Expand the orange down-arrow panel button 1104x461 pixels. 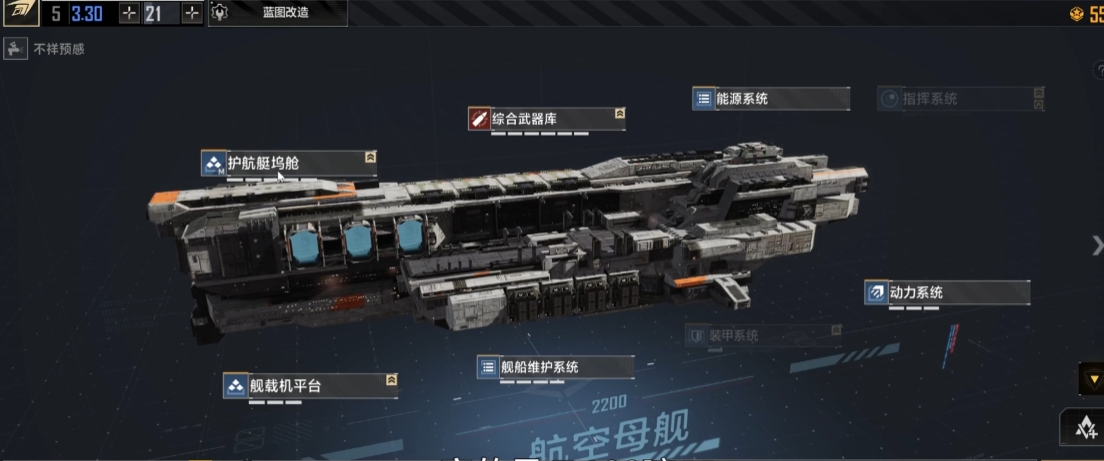[x=1090, y=378]
